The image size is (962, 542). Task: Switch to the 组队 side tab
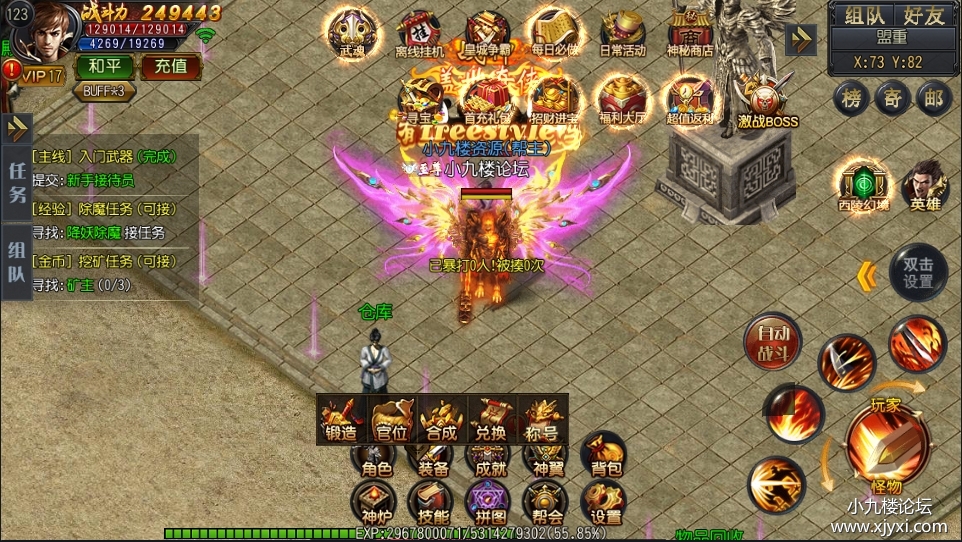tap(18, 262)
